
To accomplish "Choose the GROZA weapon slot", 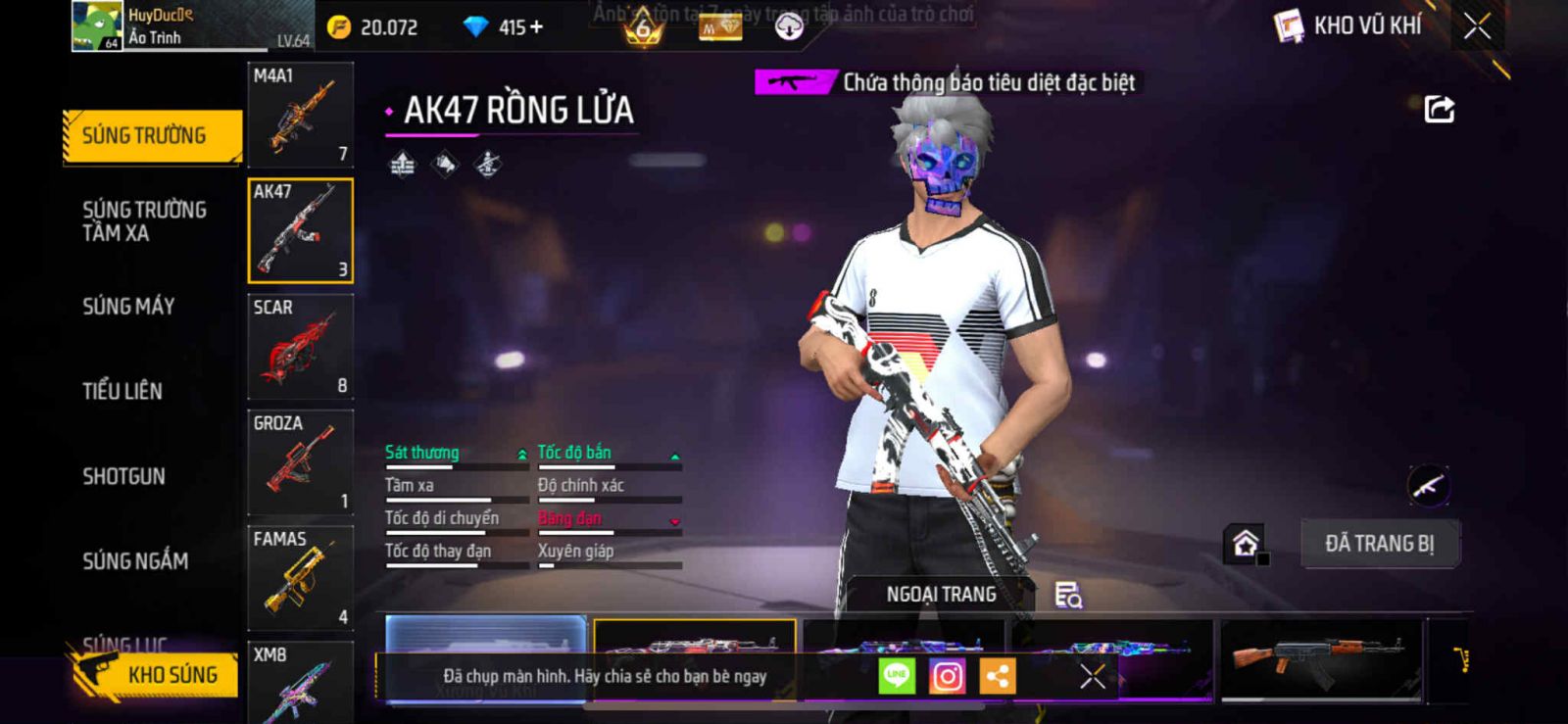I will click(x=300, y=462).
